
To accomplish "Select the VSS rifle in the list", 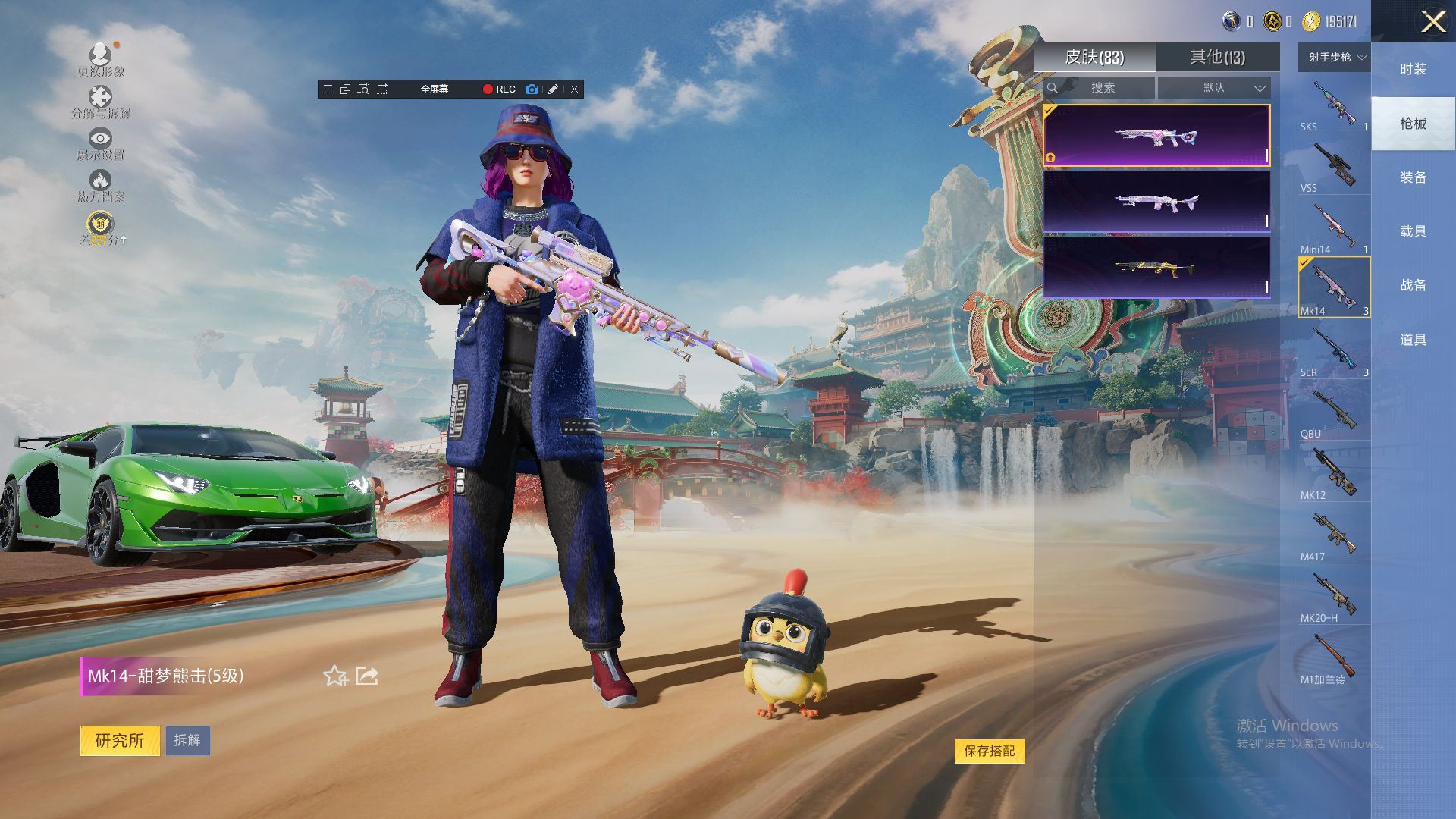I will coord(1334,165).
